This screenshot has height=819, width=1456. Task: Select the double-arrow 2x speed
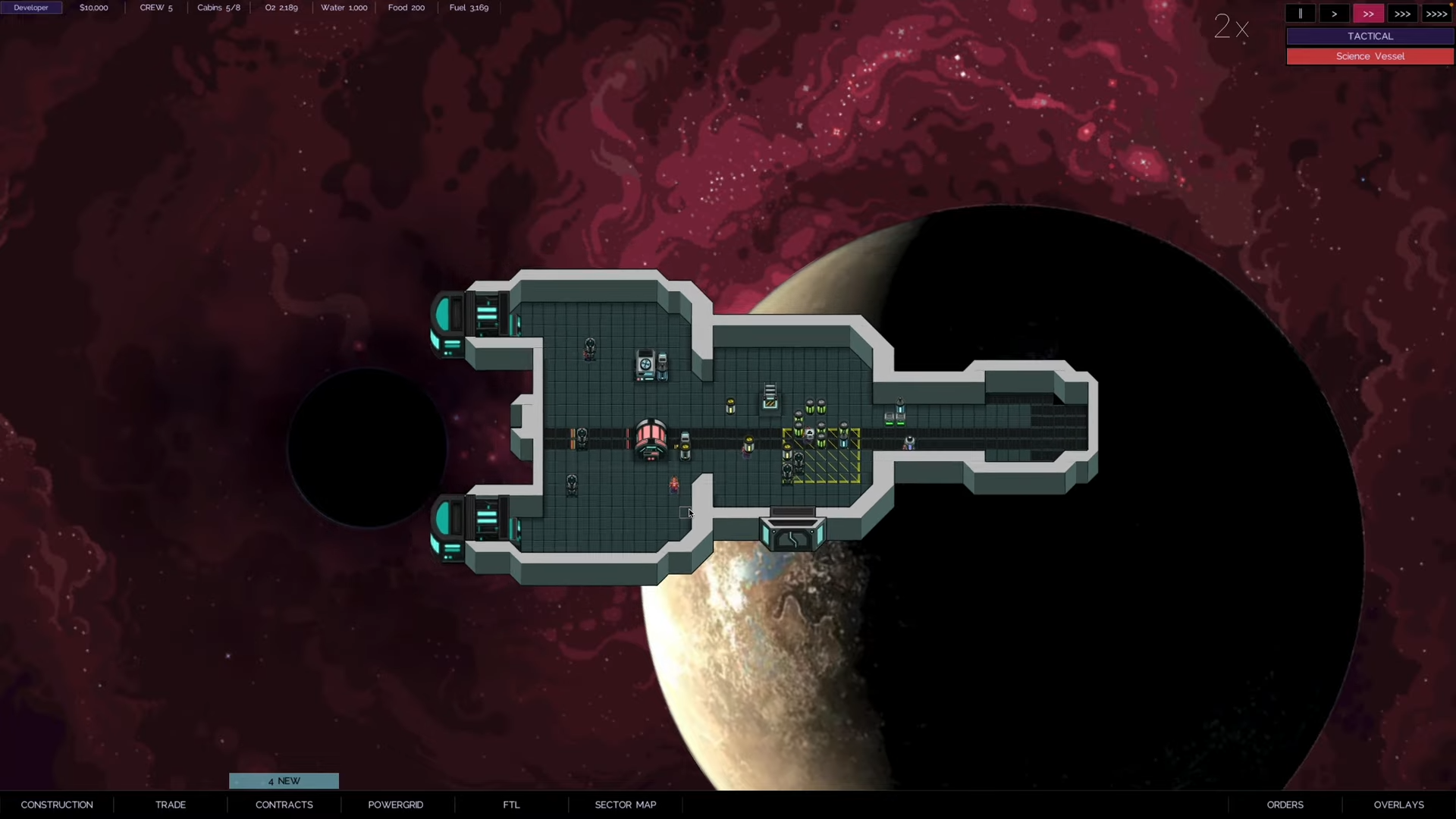1368,14
